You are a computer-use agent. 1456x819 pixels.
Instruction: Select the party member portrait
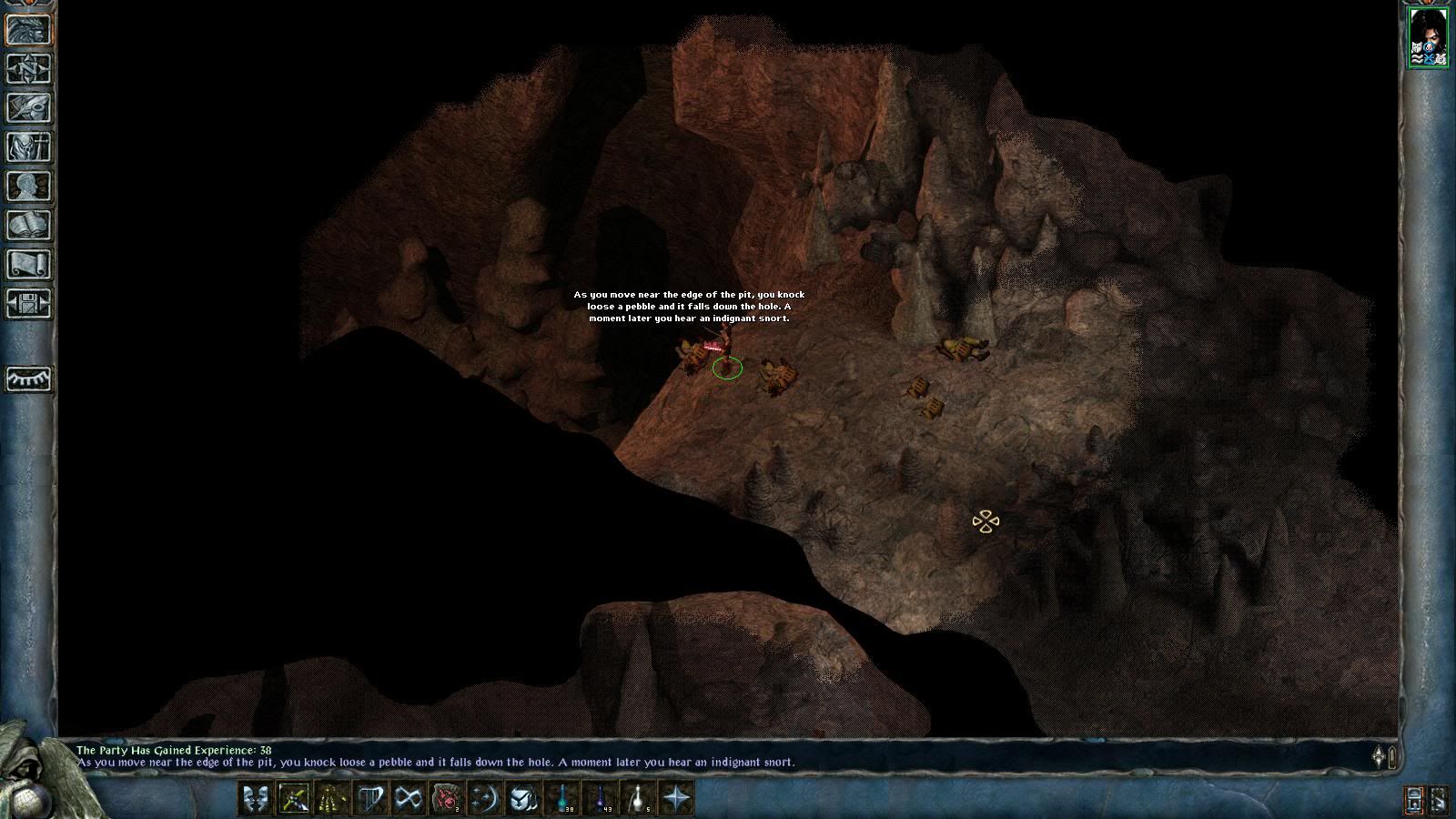pos(1428,36)
